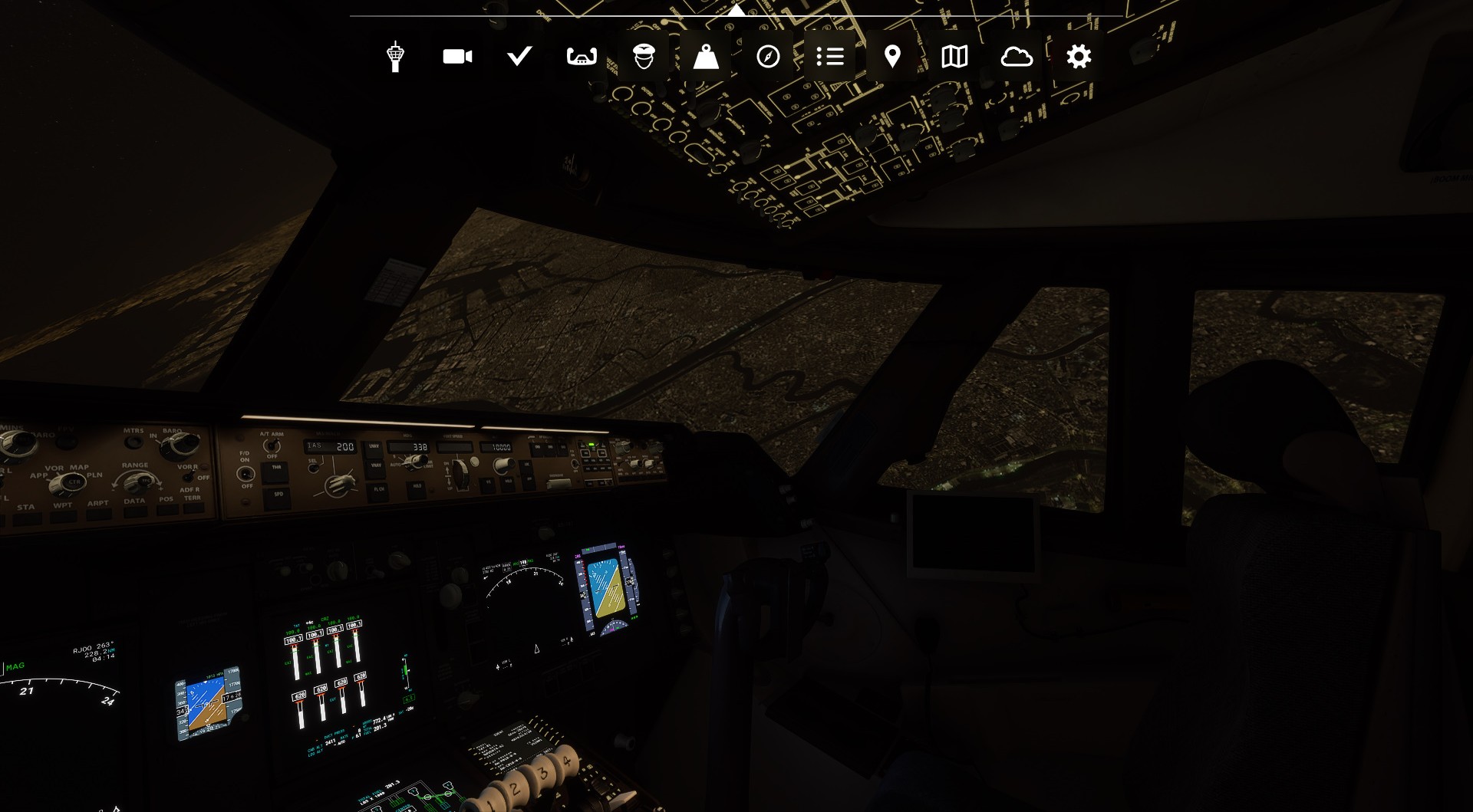This screenshot has width=1473, height=812.
Task: Collapse the toolbar with the top arrow
Action: point(736,10)
